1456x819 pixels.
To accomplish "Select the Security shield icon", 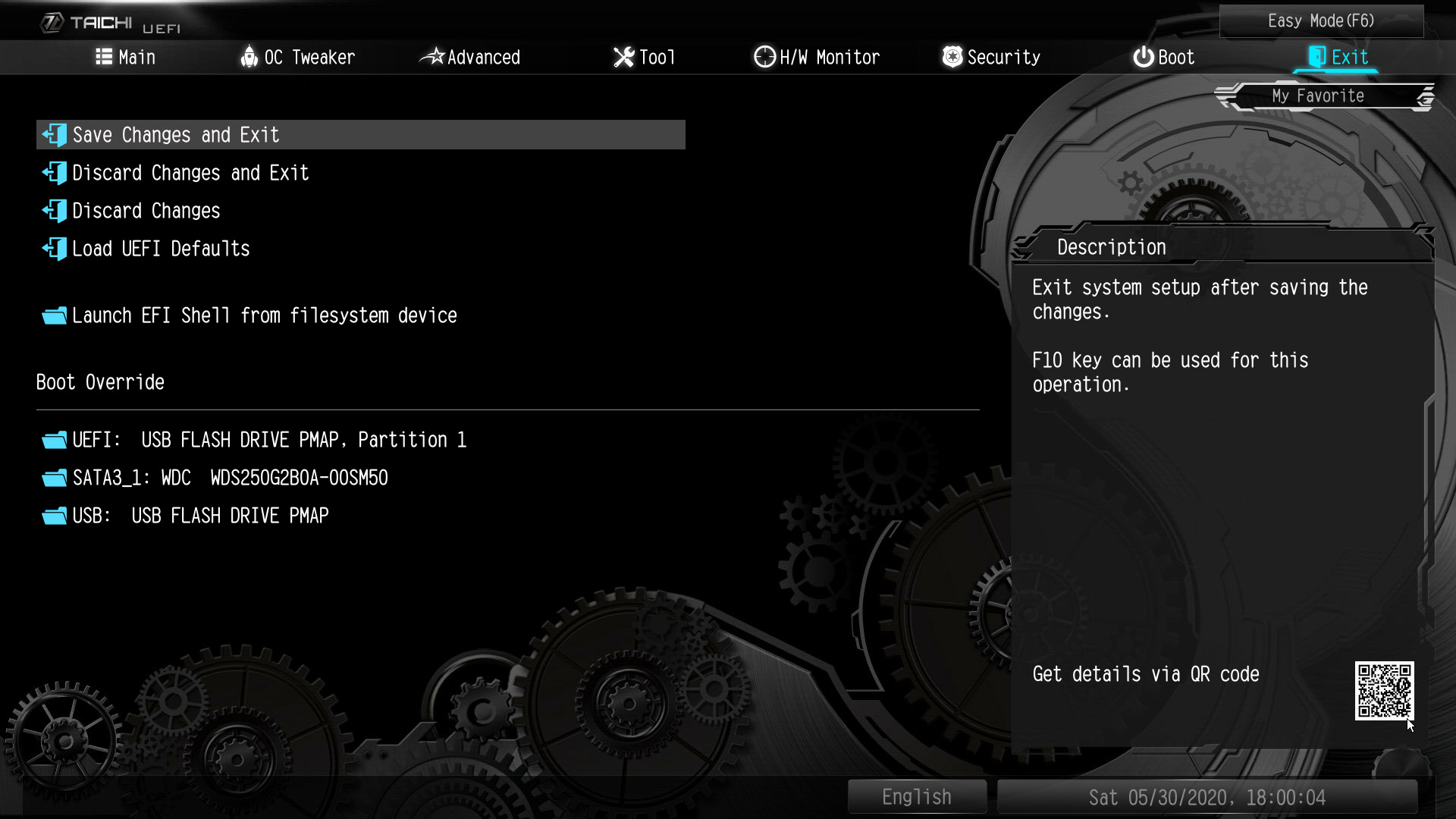I will click(x=952, y=56).
